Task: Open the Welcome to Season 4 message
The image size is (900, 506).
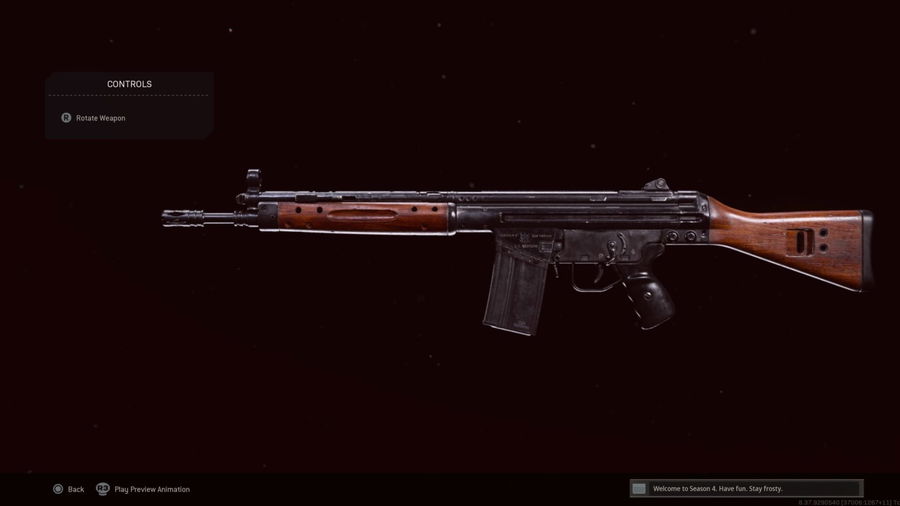Action: 745,488
